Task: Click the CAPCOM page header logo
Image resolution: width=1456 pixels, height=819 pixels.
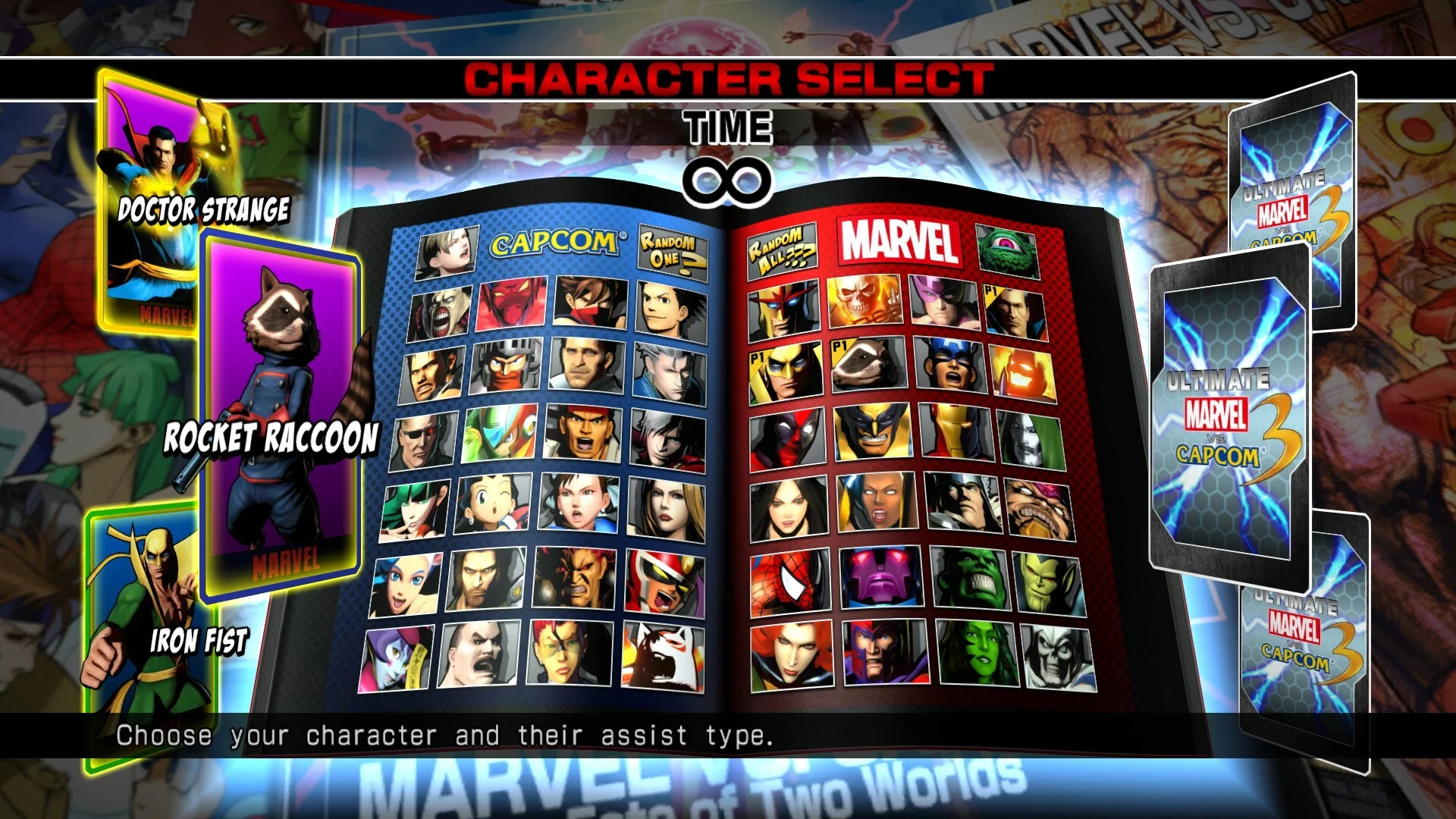Action: point(555,243)
